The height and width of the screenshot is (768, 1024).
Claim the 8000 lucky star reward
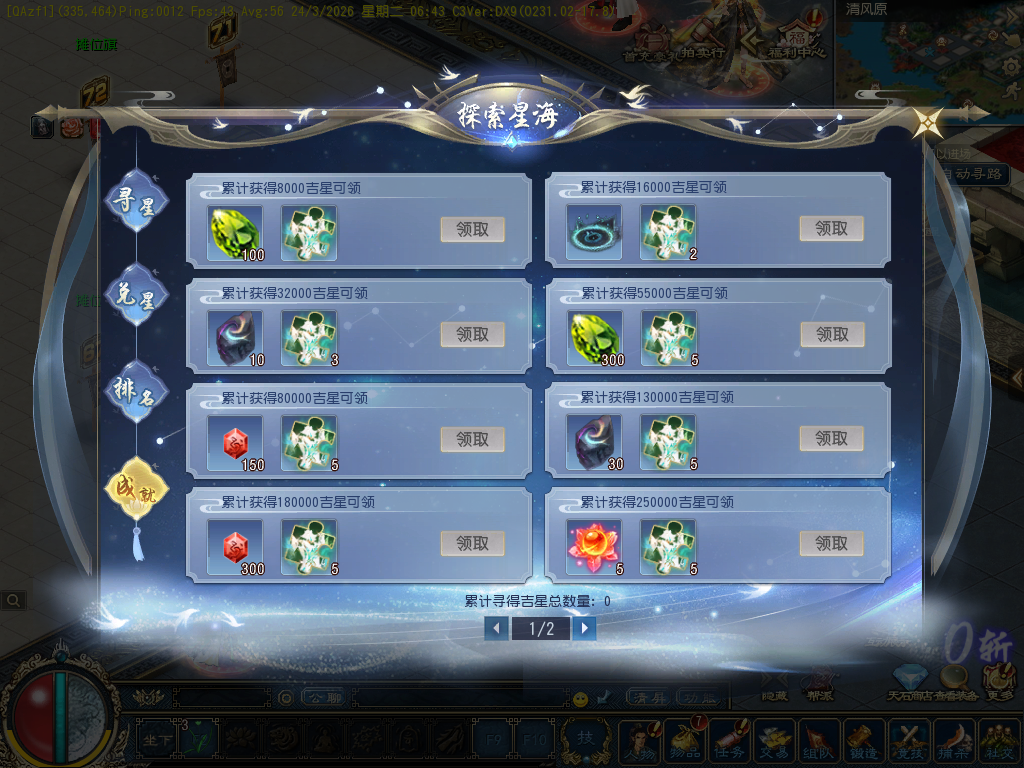[x=472, y=229]
